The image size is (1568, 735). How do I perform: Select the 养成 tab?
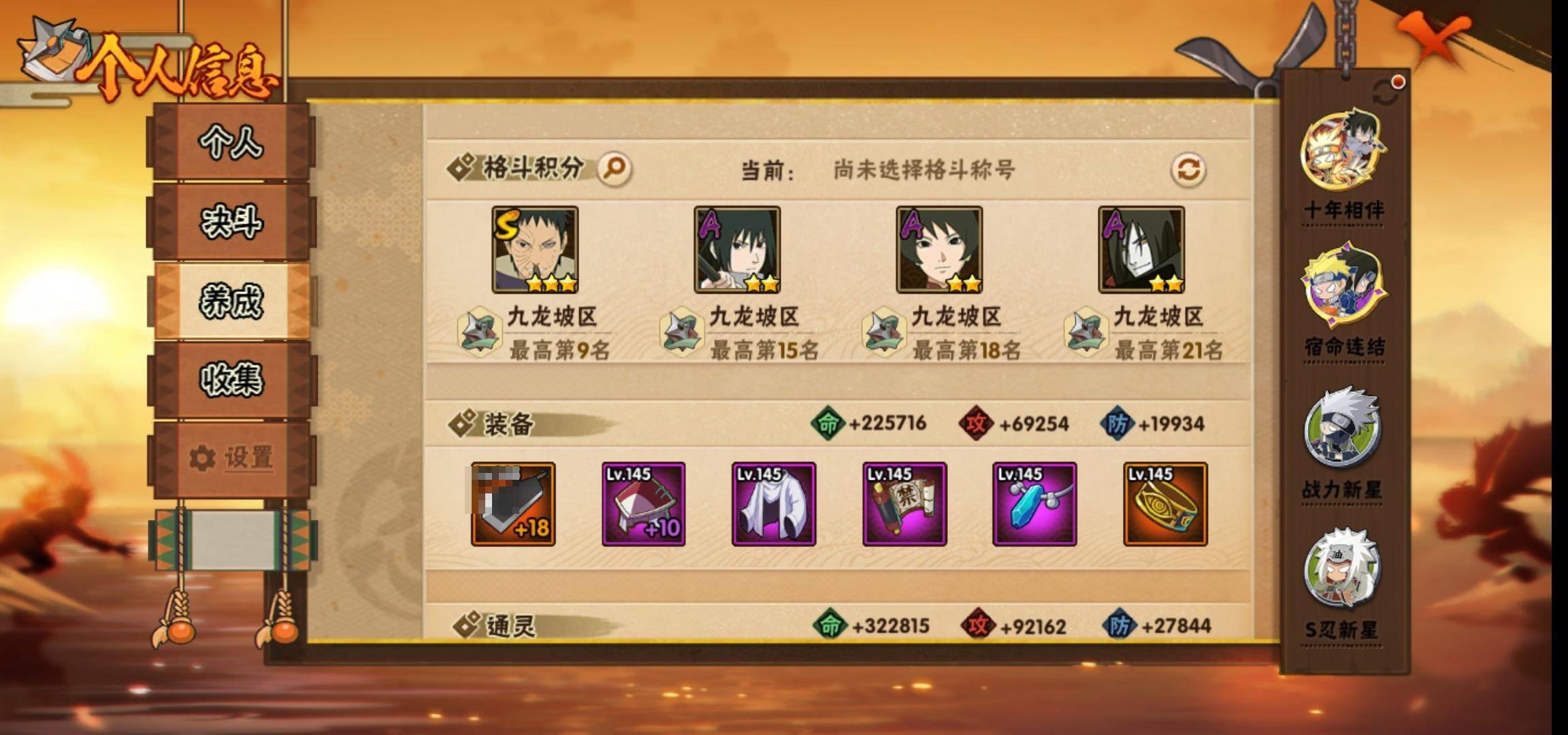[231, 301]
